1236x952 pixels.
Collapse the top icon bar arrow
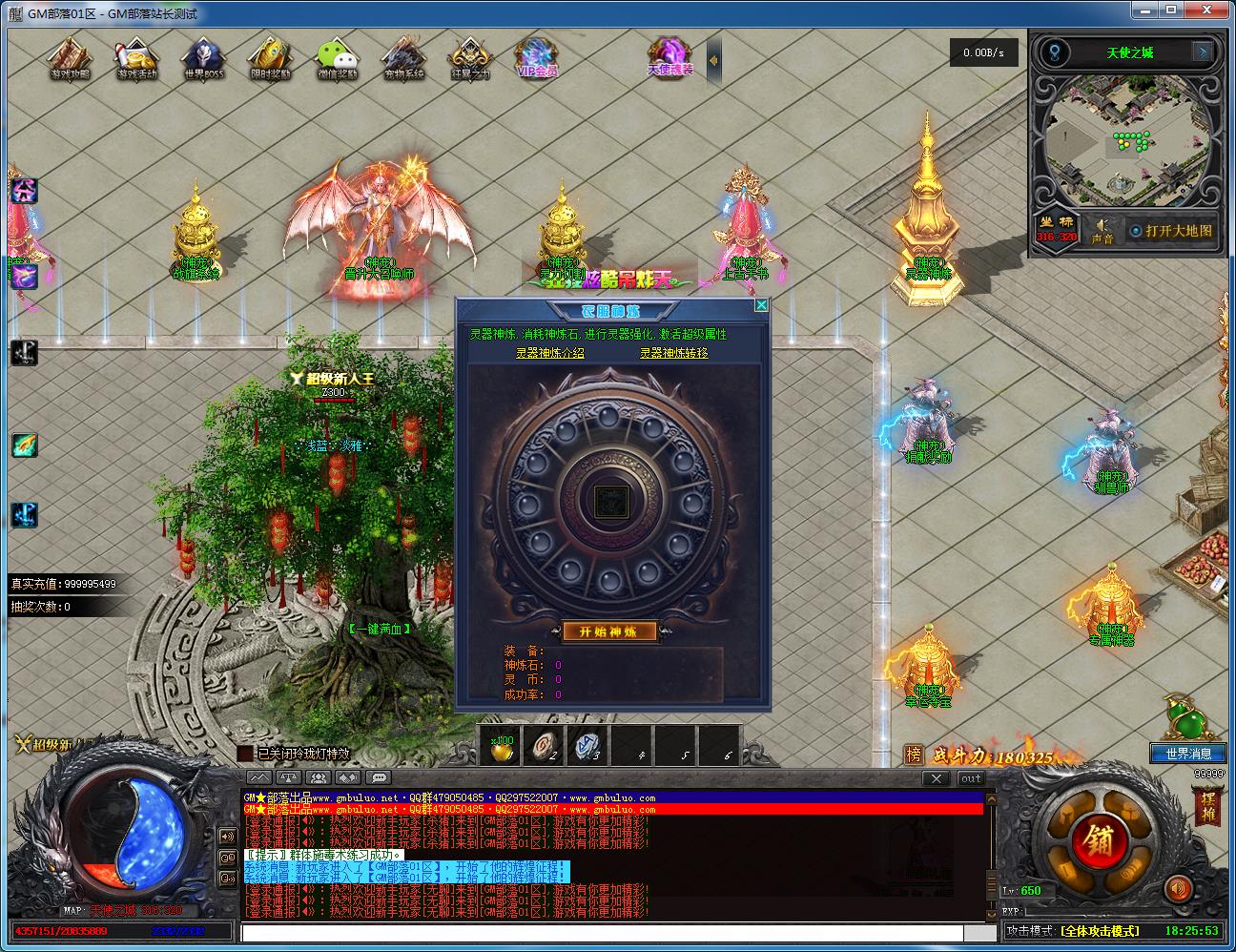(713, 61)
